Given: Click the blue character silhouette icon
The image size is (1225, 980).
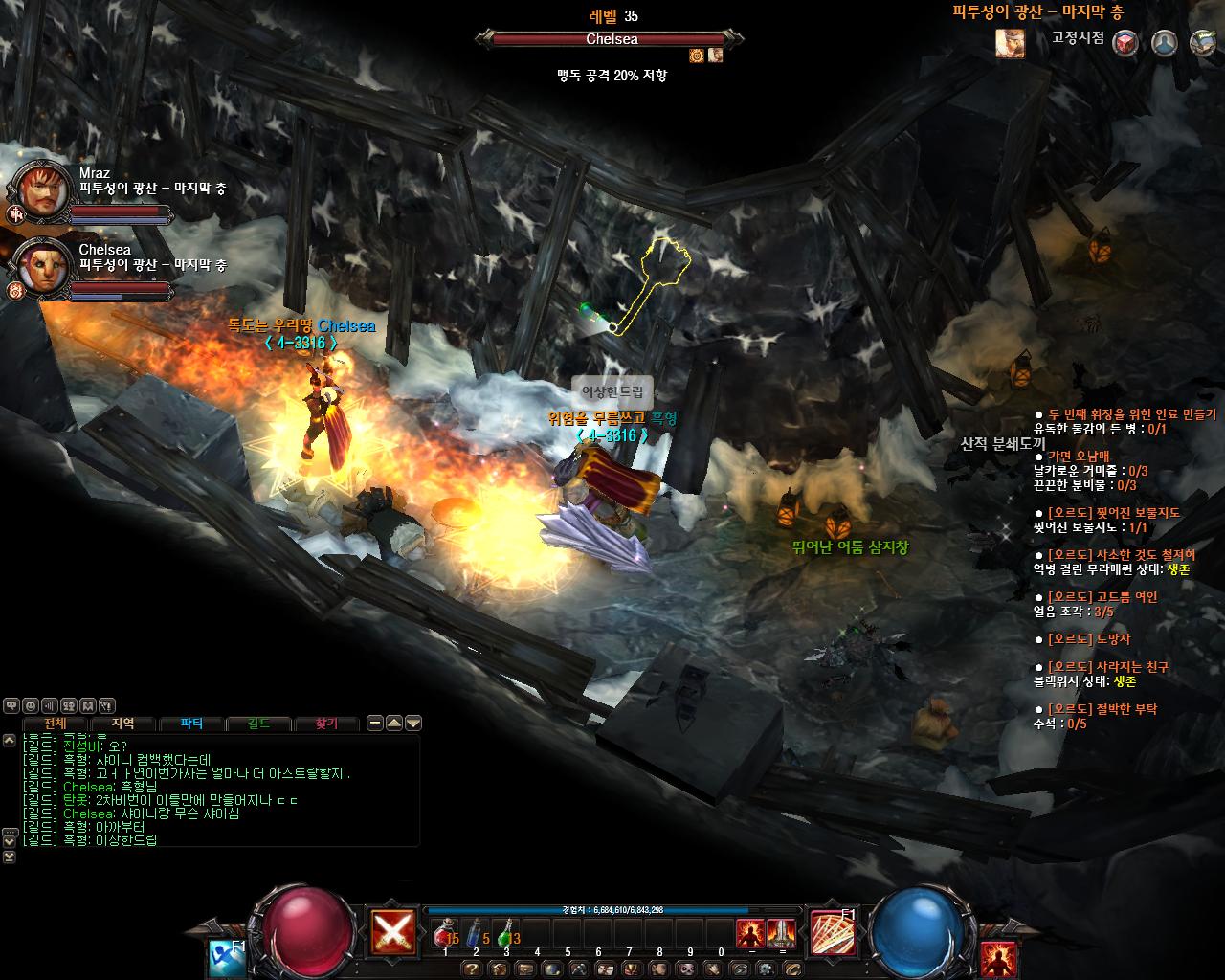Looking at the screenshot, I should click(1164, 43).
